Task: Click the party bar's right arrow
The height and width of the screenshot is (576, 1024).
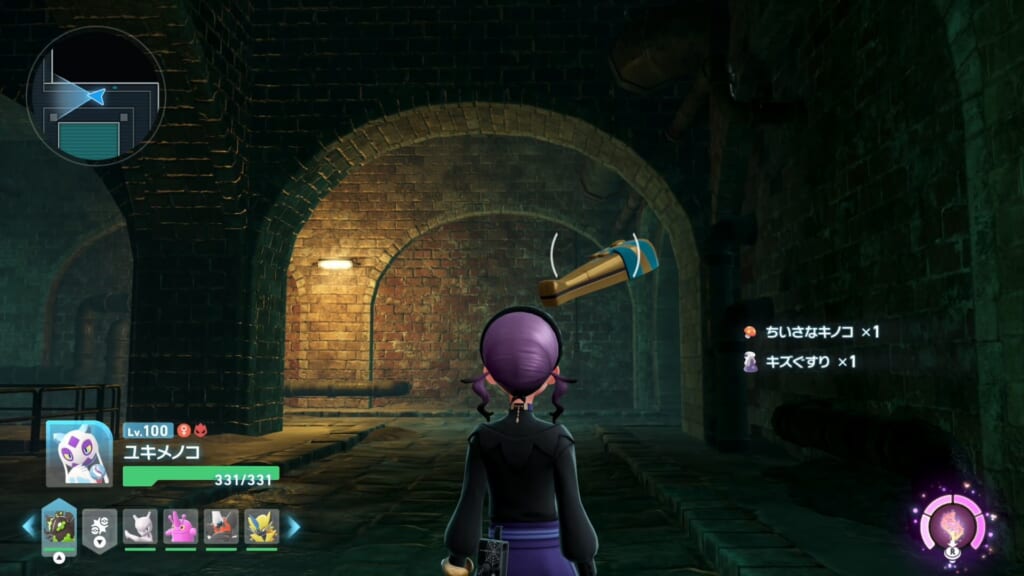Action: click(x=293, y=526)
